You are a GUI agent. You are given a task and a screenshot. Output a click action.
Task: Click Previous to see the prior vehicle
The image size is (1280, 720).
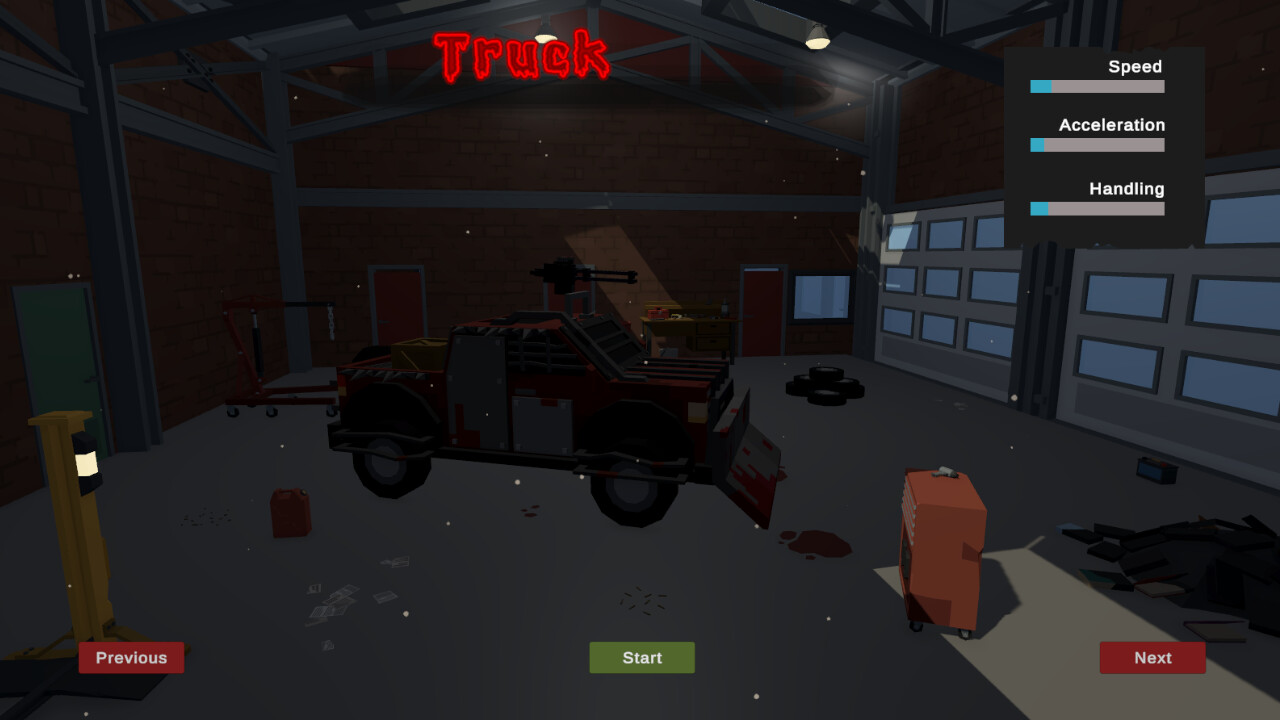point(131,658)
